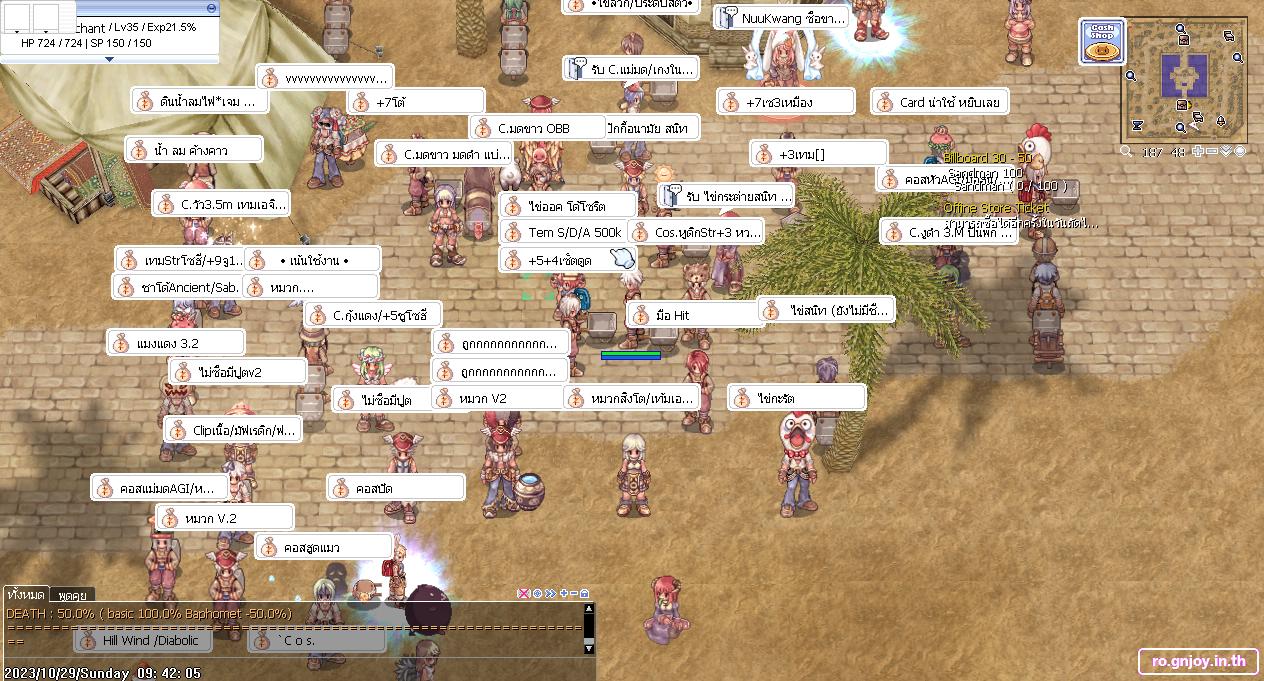This screenshot has width=1264, height=681.
Task: Click the minimap zoom-in plus button
Action: click(1198, 151)
